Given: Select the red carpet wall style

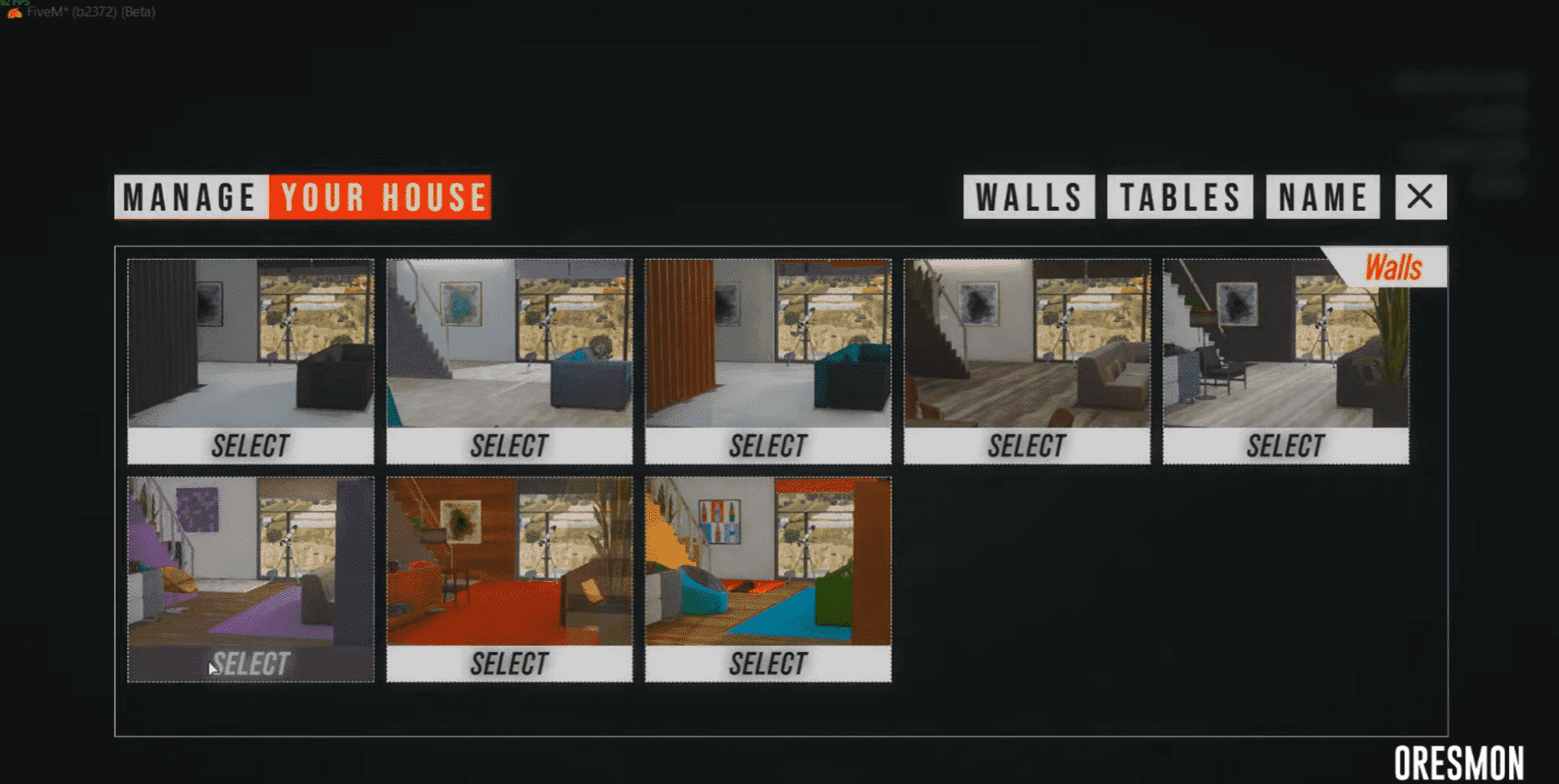Looking at the screenshot, I should click(x=509, y=662).
